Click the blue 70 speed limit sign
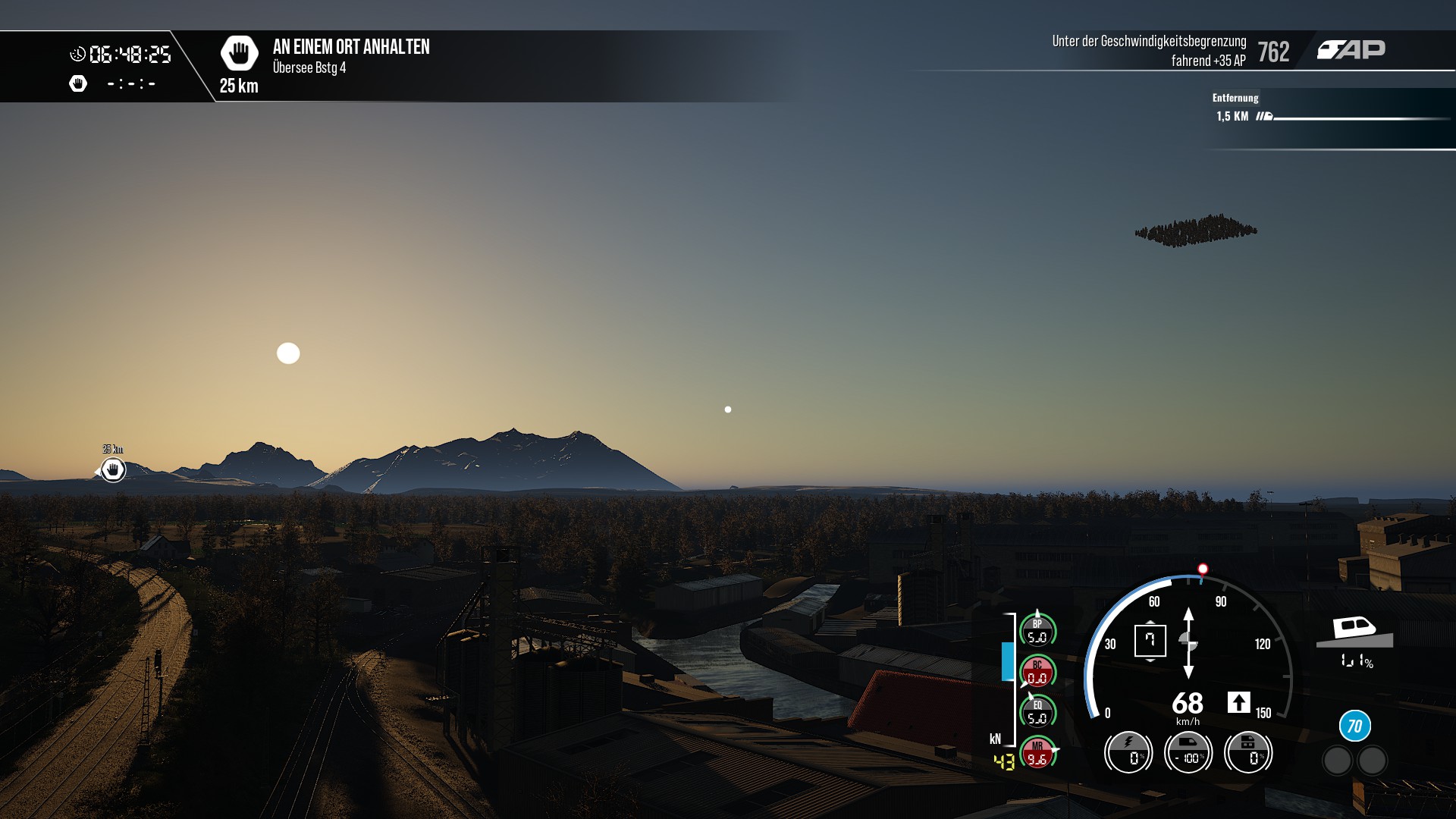The image size is (1456, 819). 1354,726
